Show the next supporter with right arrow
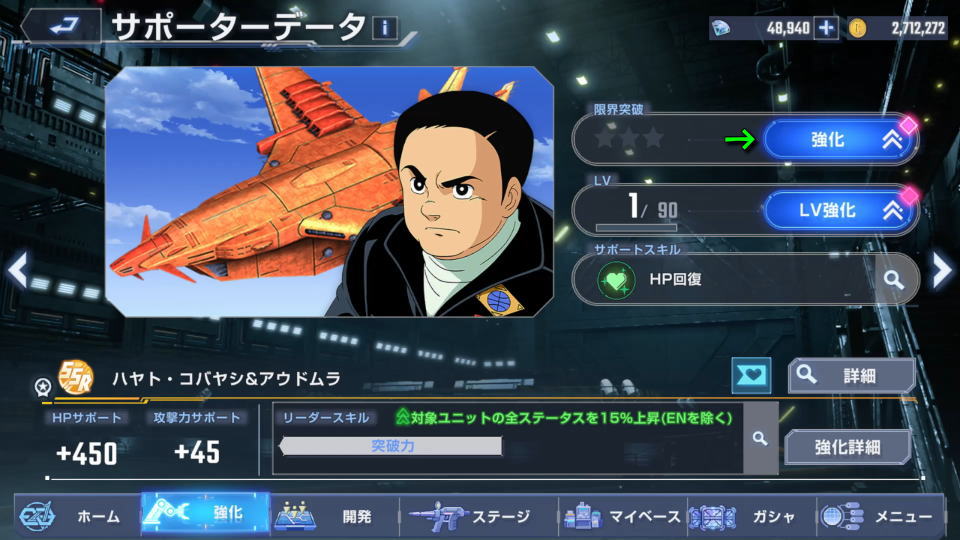Screen dimensions: 960x540 click(x=942, y=268)
